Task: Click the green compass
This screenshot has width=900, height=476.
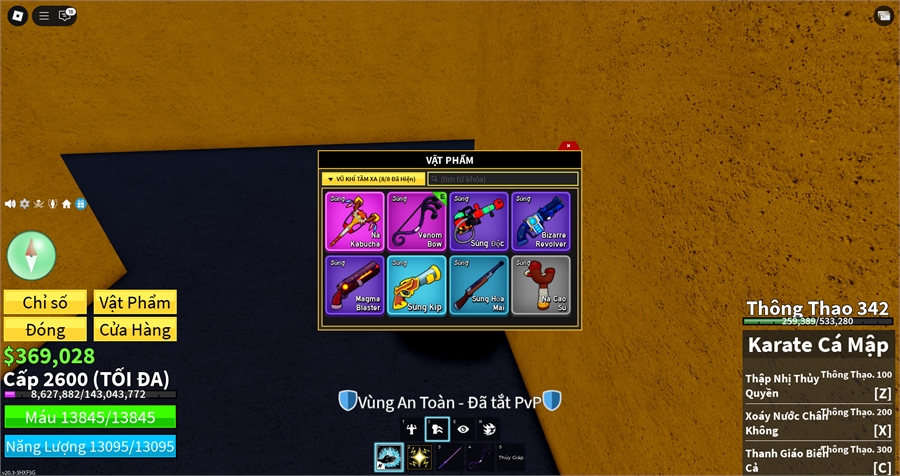Action: tap(32, 255)
